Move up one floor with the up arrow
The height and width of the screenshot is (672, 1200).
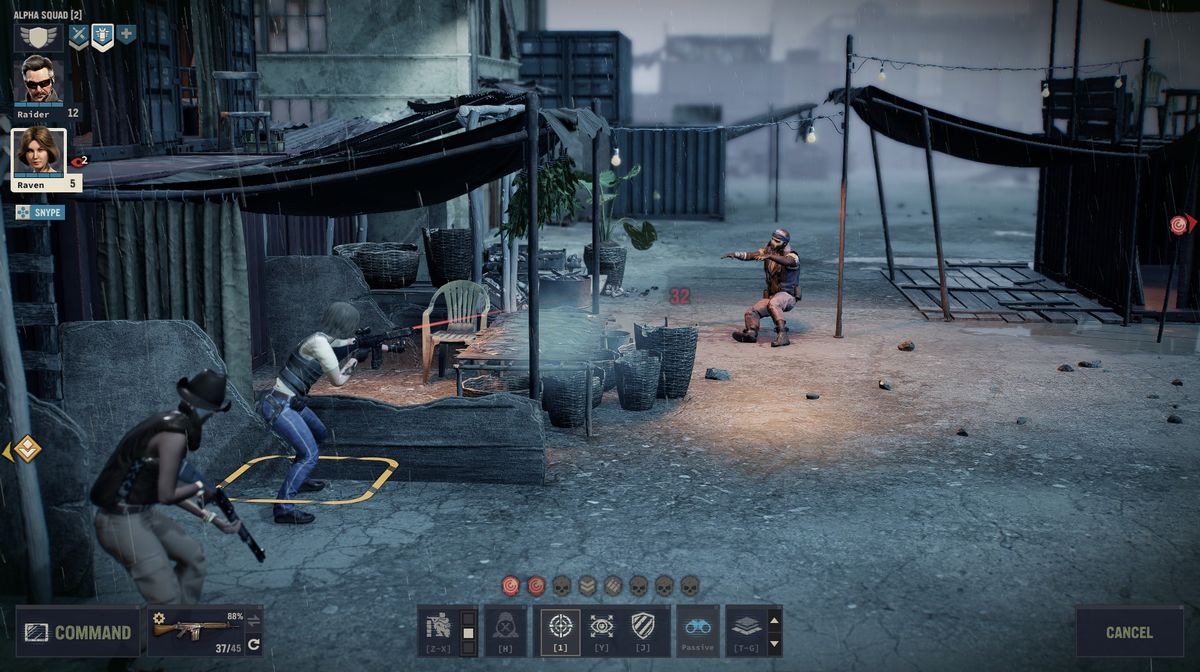[x=774, y=619]
